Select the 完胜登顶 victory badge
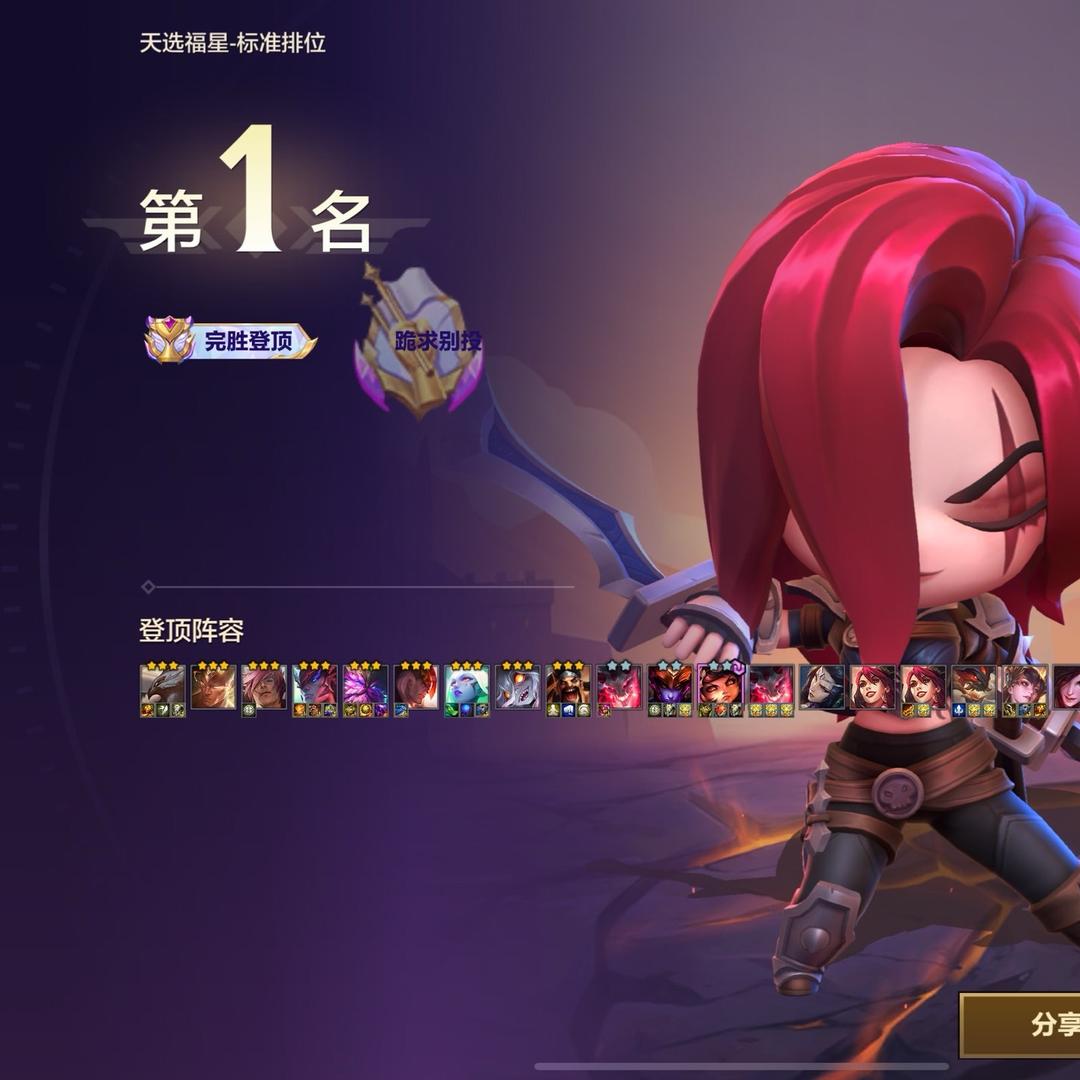This screenshot has height=1080, width=1080. coord(232,341)
